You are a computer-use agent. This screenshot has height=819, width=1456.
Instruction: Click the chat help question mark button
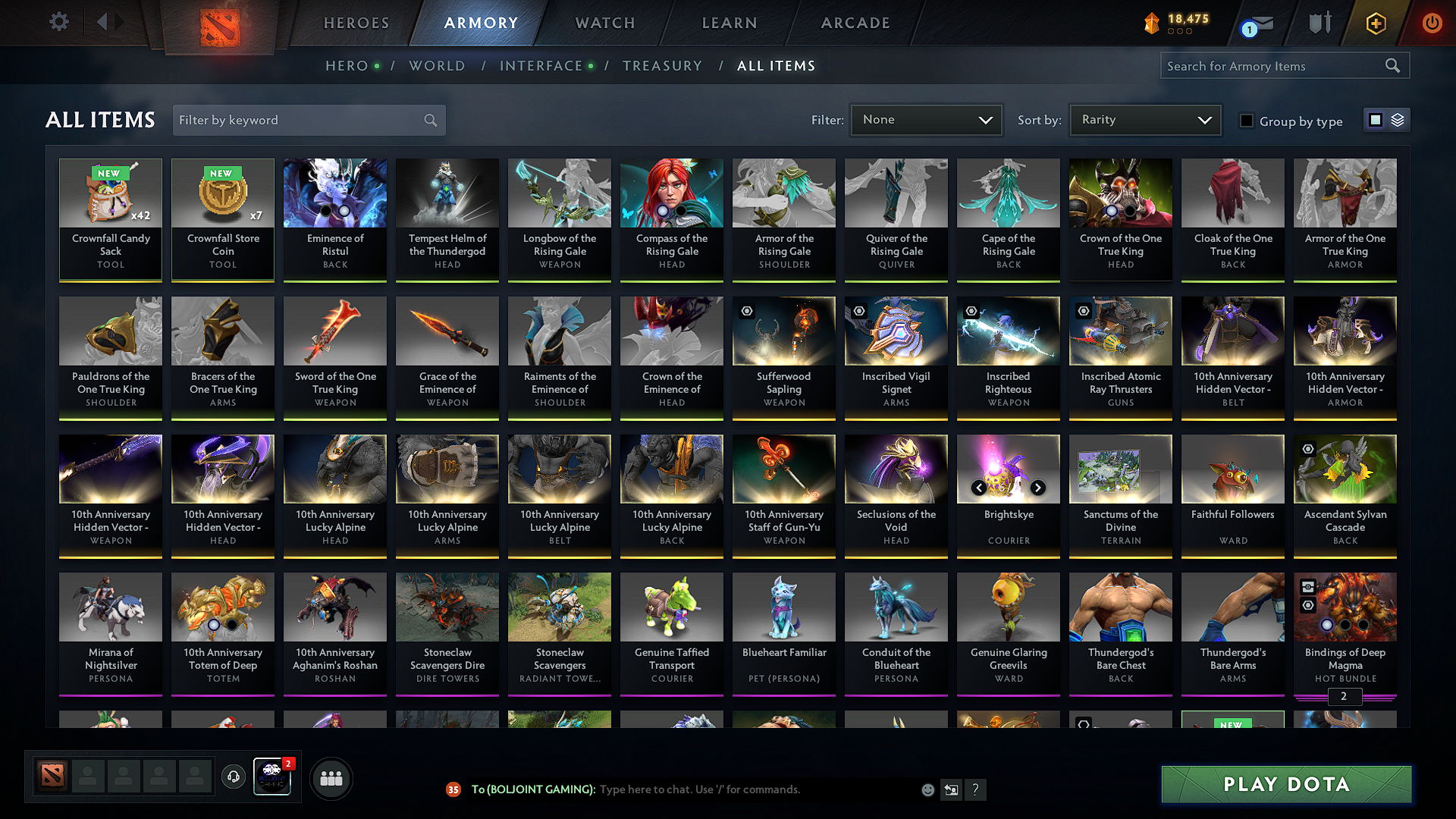(x=976, y=789)
